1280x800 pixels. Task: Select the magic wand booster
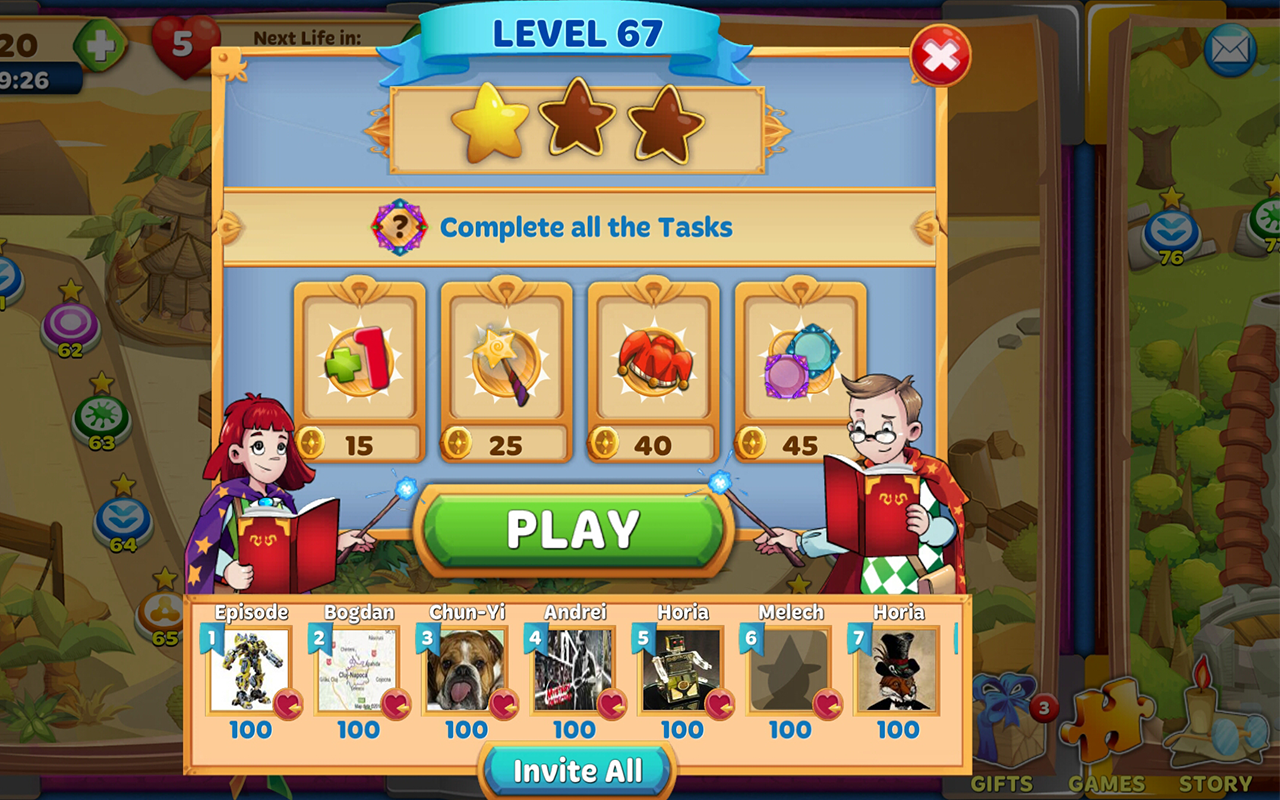click(x=505, y=365)
